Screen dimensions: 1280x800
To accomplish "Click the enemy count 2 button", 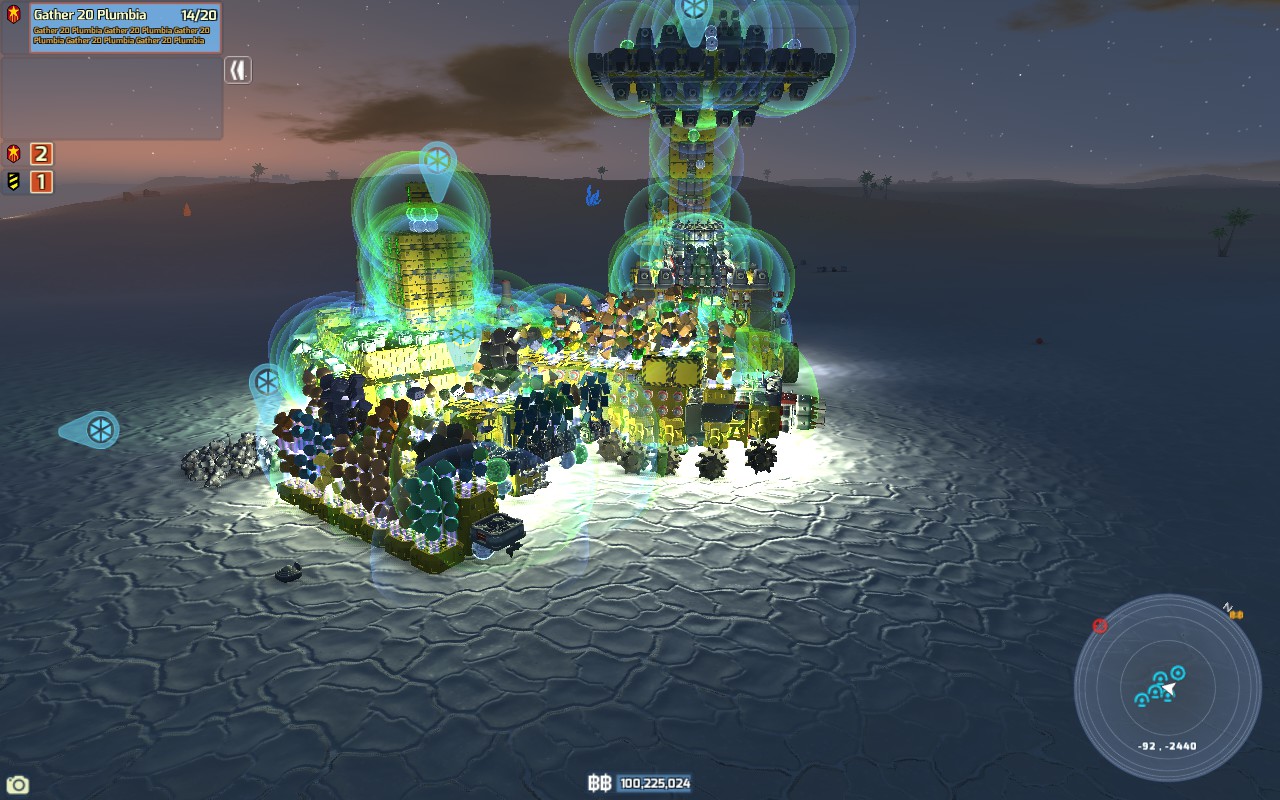I will pyautogui.click(x=40, y=155).
